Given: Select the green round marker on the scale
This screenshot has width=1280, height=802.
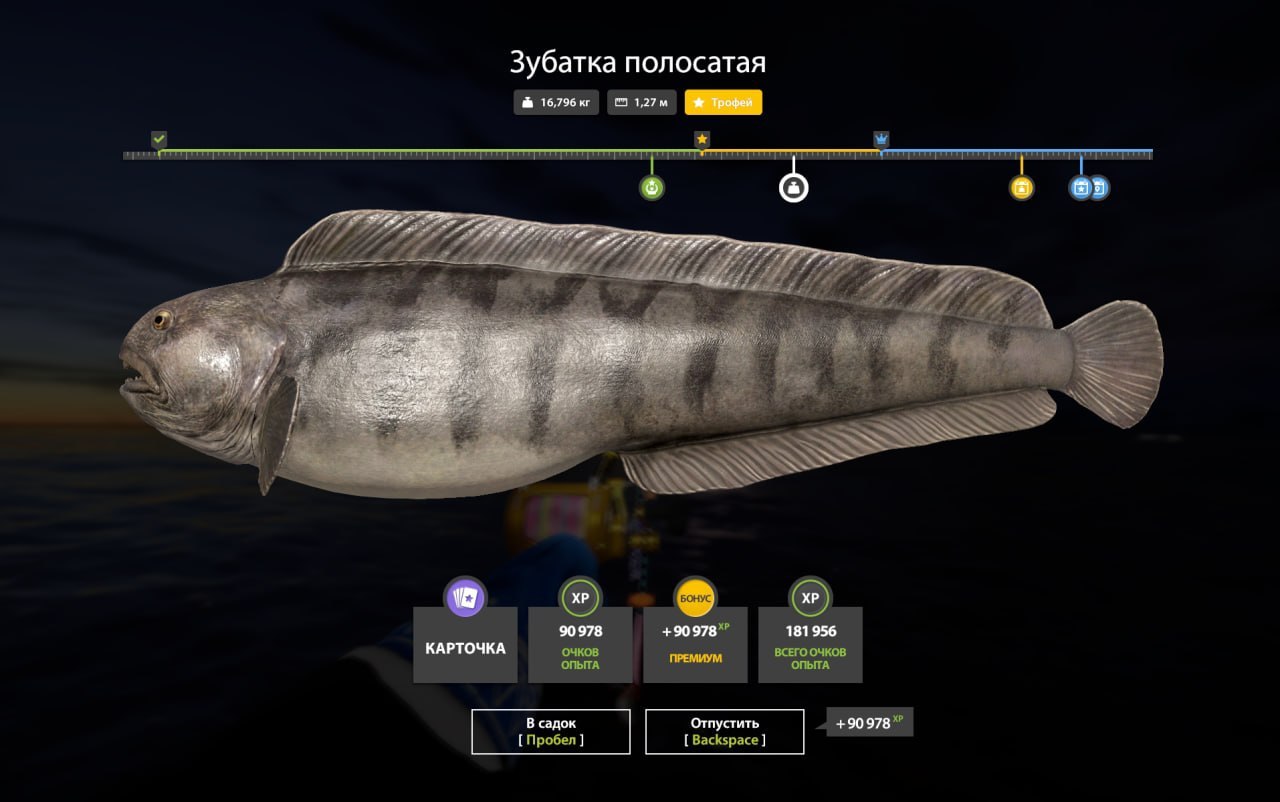Looking at the screenshot, I should (652, 187).
